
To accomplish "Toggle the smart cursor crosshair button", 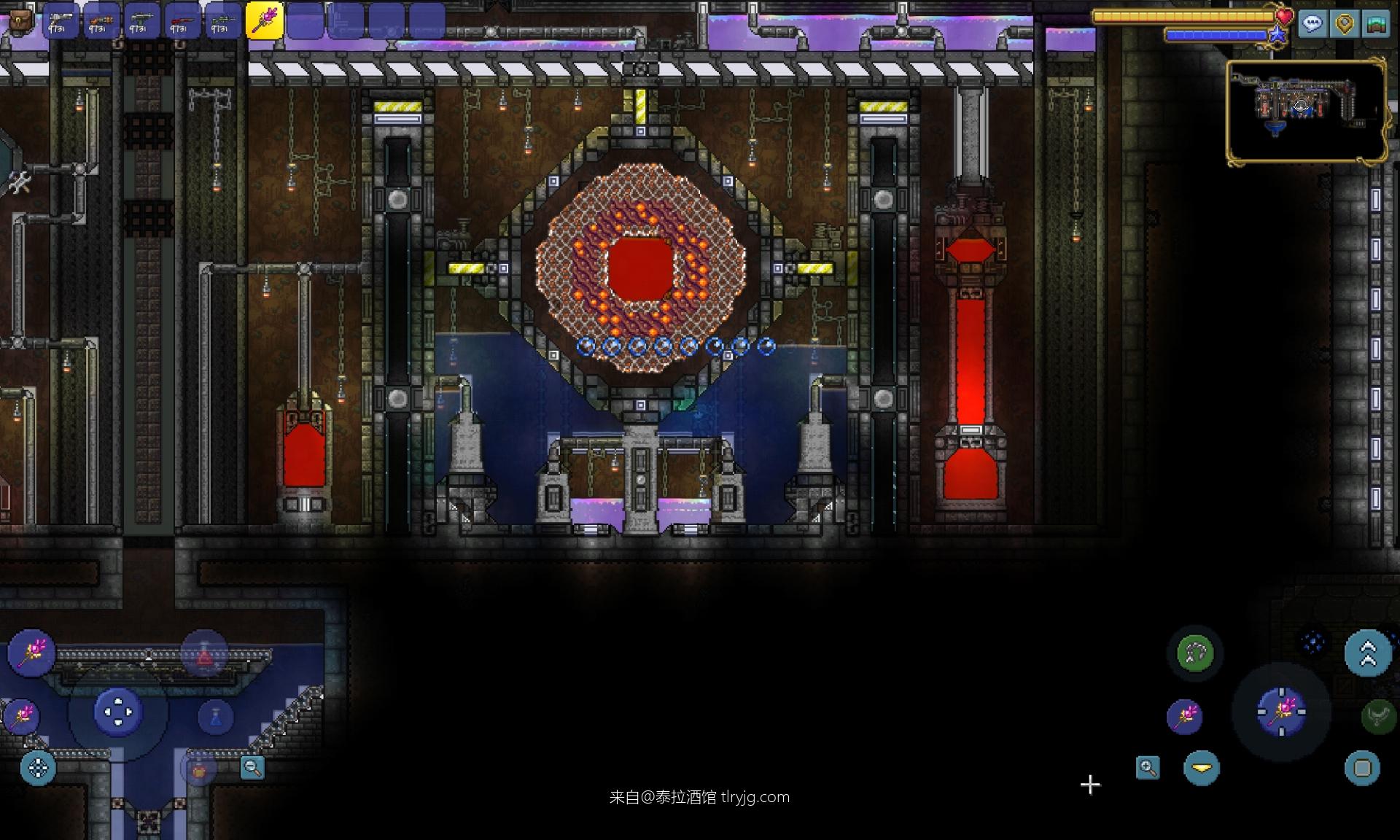I will click(38, 768).
